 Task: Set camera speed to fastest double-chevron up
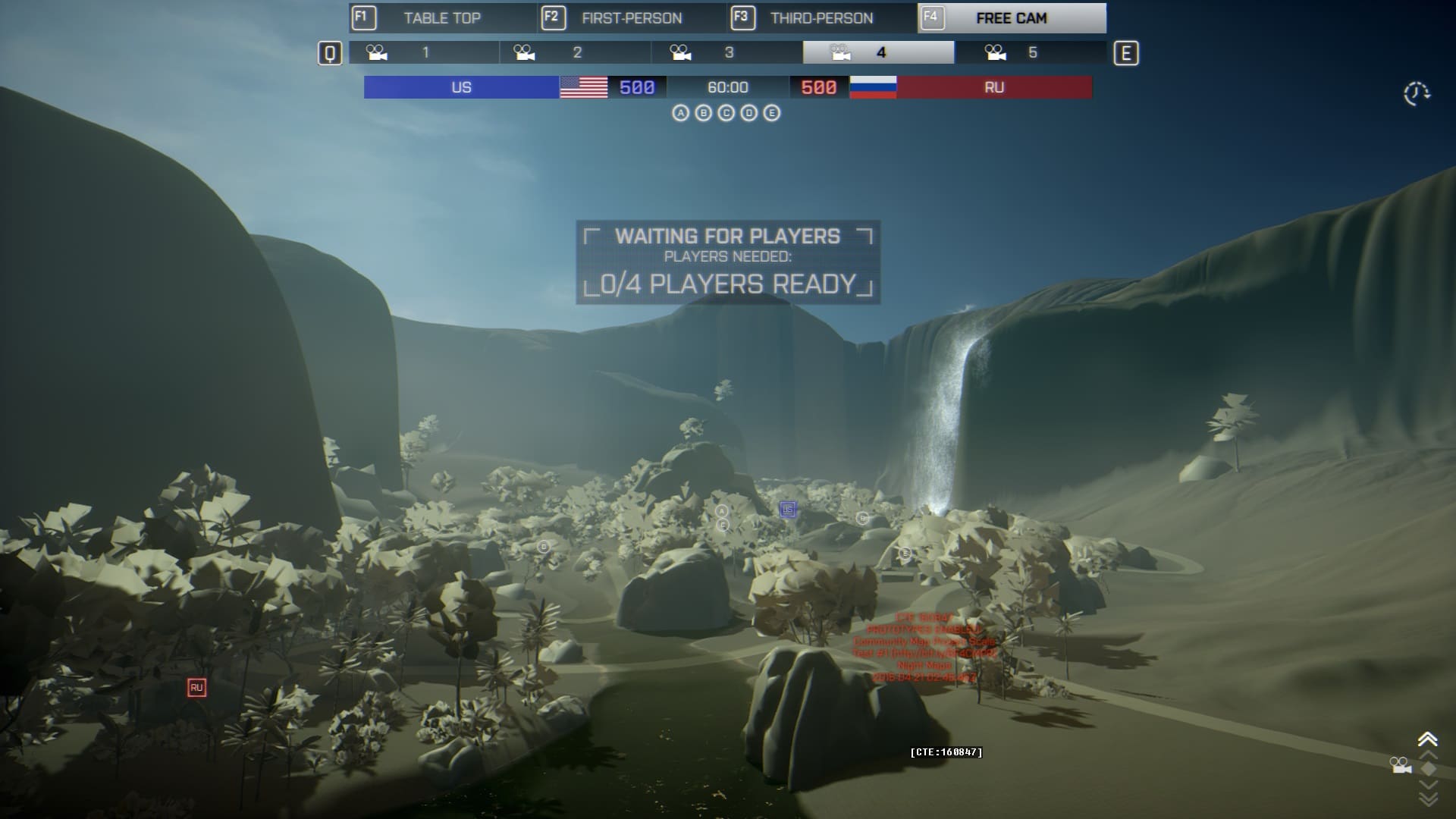point(1427,739)
